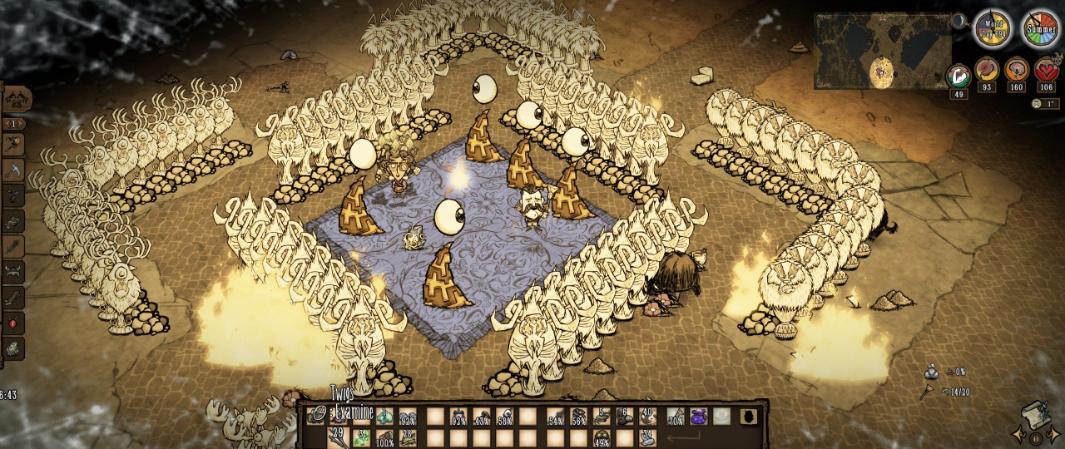This screenshot has height=449, width=1065.
Task: Select the inventory item showing 100% durability
Action: click(x=384, y=438)
